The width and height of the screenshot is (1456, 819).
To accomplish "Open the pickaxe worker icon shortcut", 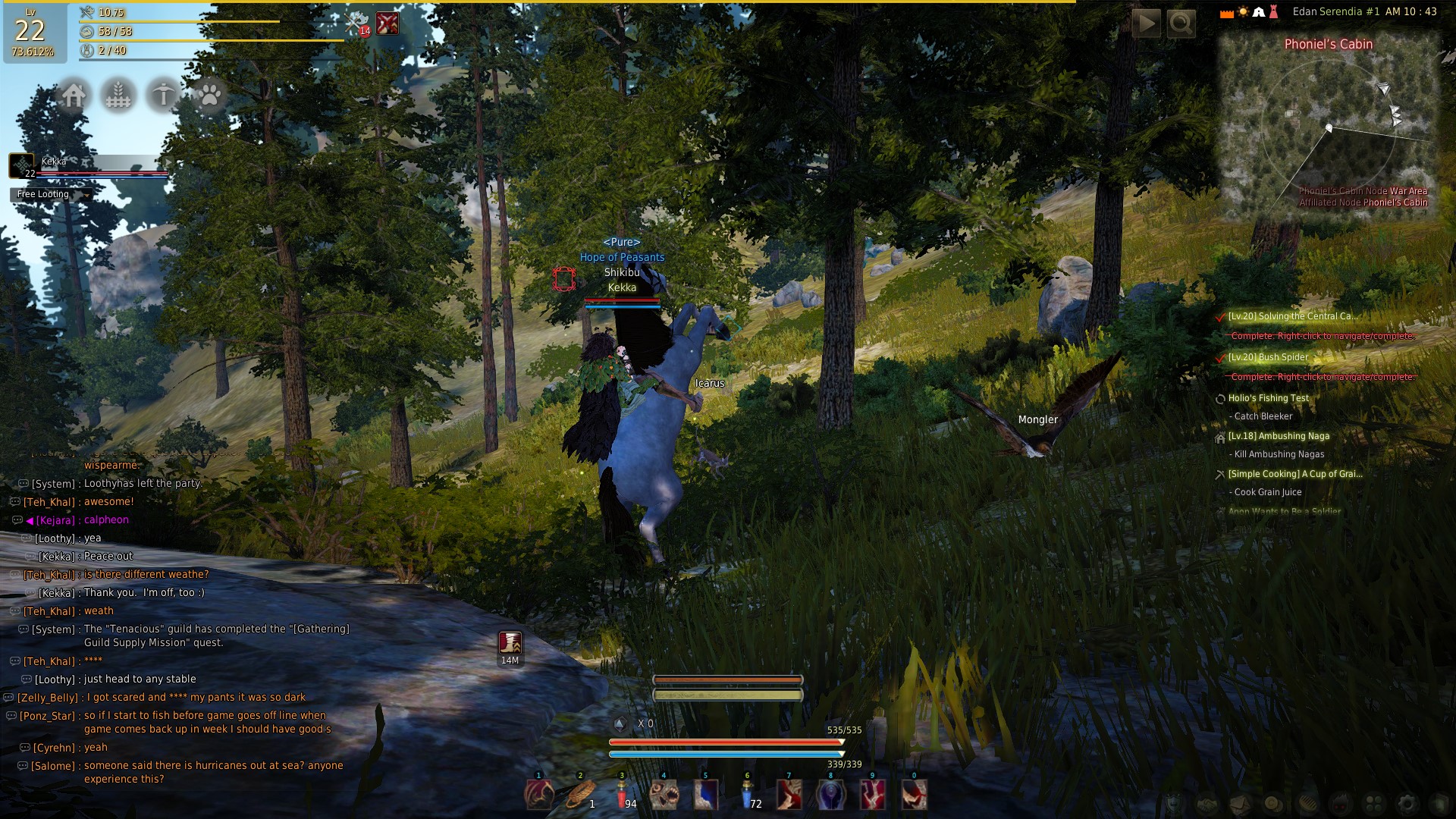I will click(163, 96).
